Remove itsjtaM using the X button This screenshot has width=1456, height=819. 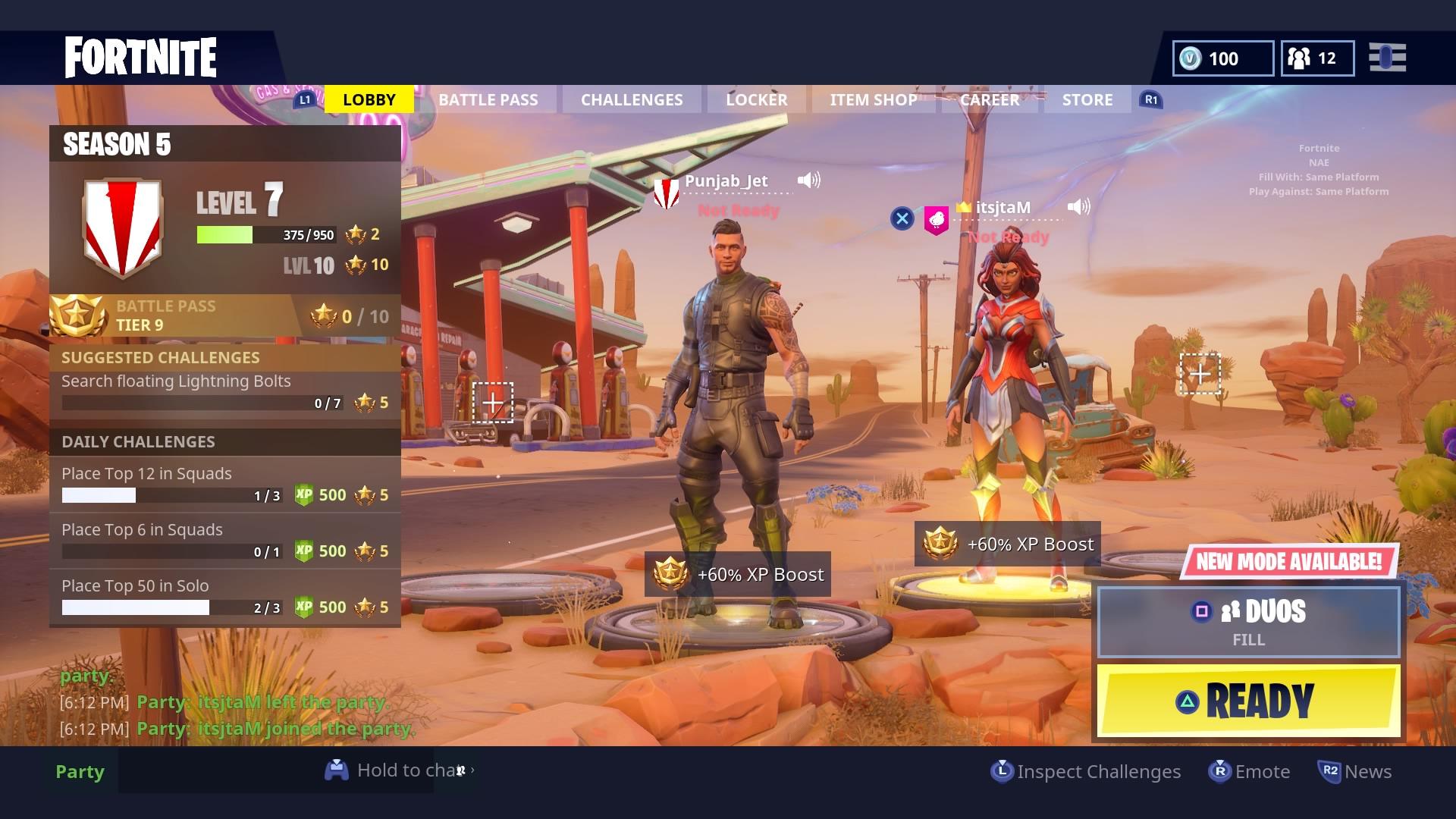902,218
